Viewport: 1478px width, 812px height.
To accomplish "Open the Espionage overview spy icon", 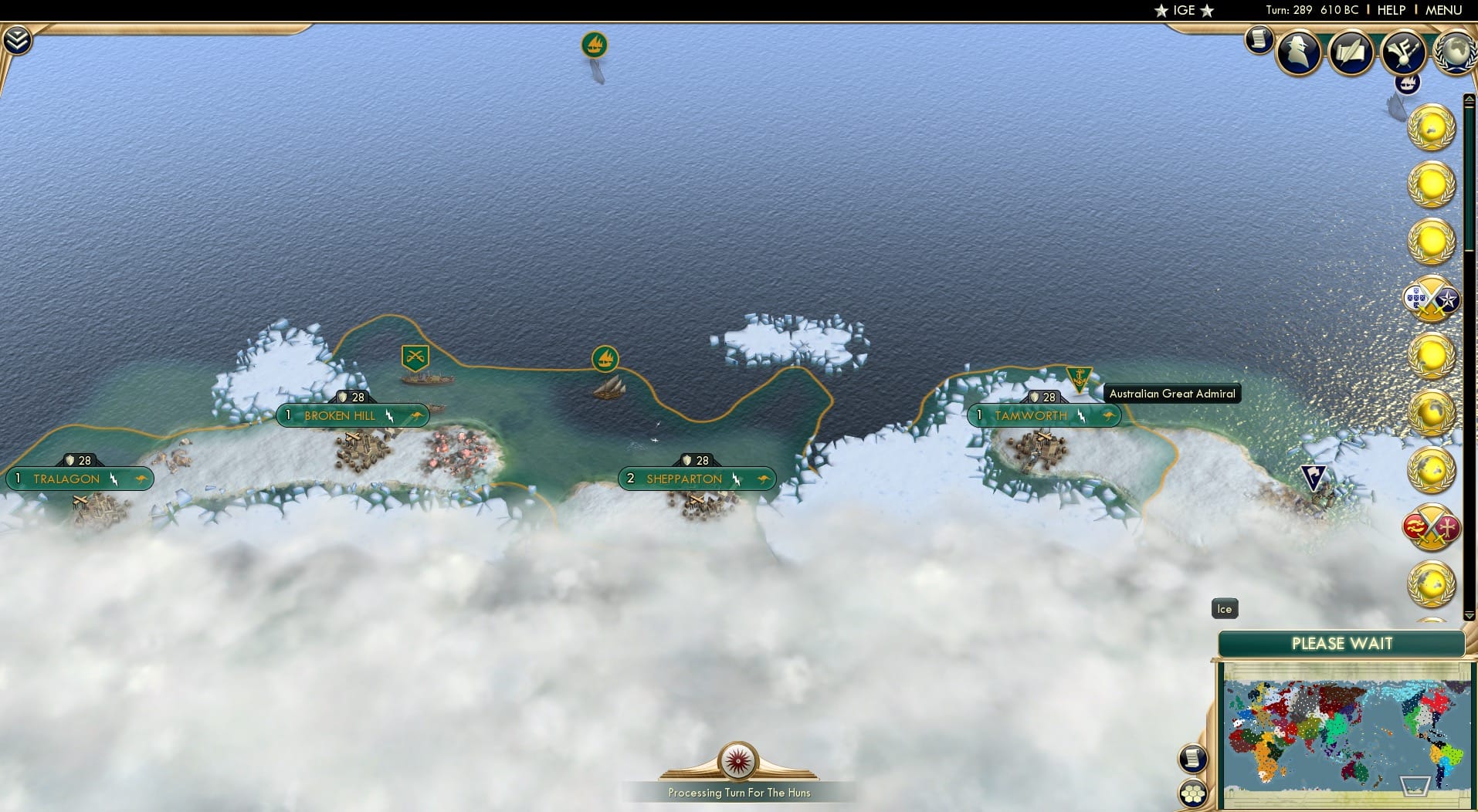I will click(1299, 52).
